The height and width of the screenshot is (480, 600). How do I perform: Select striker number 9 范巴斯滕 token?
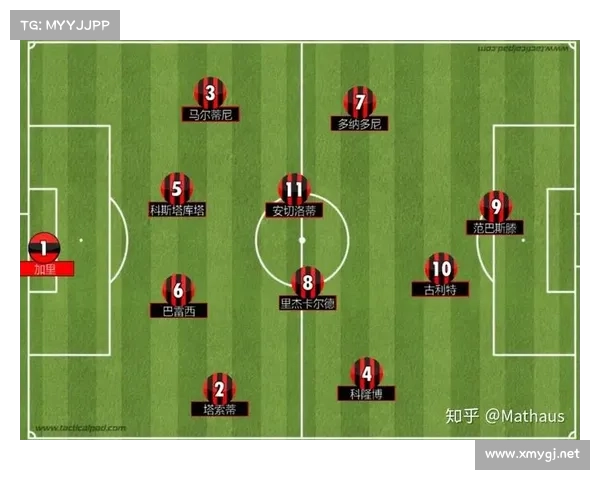[496, 206]
